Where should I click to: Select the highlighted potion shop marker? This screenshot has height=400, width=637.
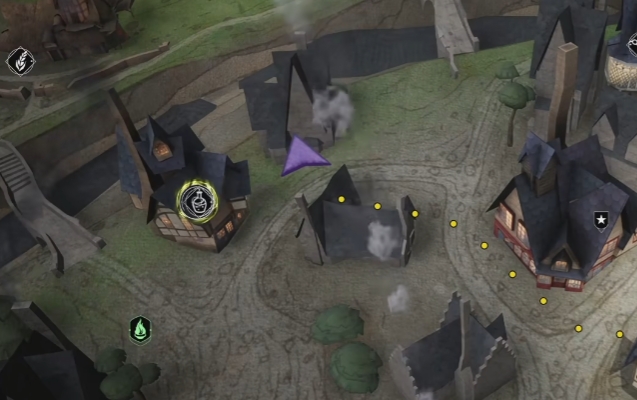[x=198, y=203]
